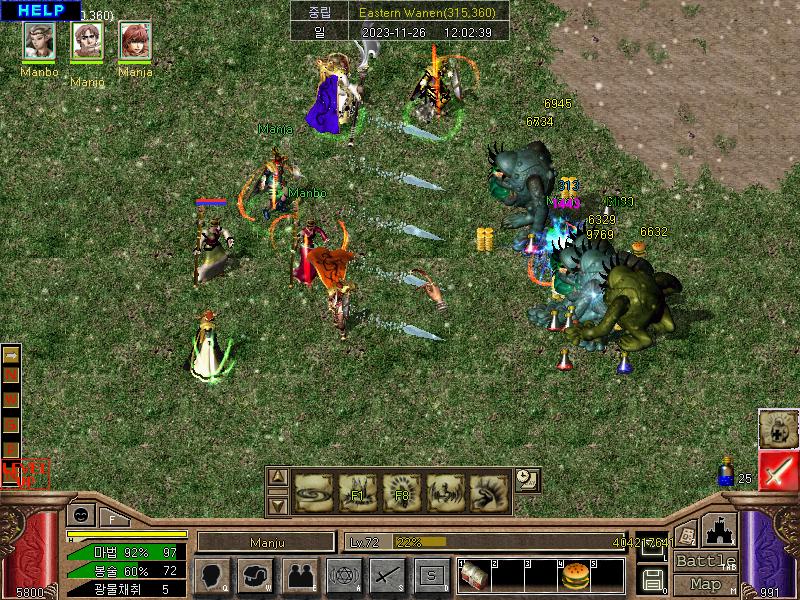
Task: Click the Battle mode button
Action: pos(705,561)
